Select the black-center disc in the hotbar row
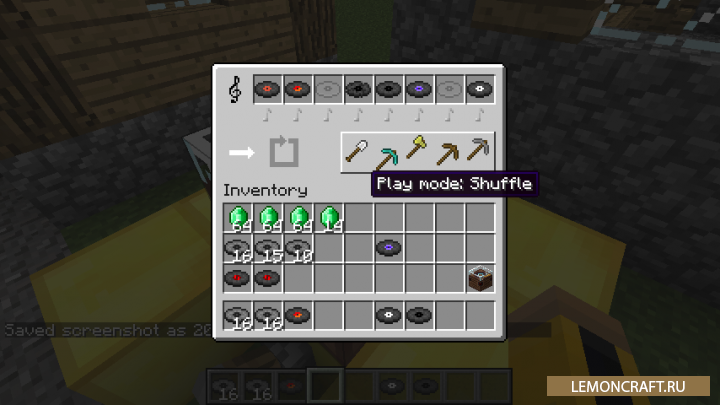The height and width of the screenshot is (405, 720). 418,314
